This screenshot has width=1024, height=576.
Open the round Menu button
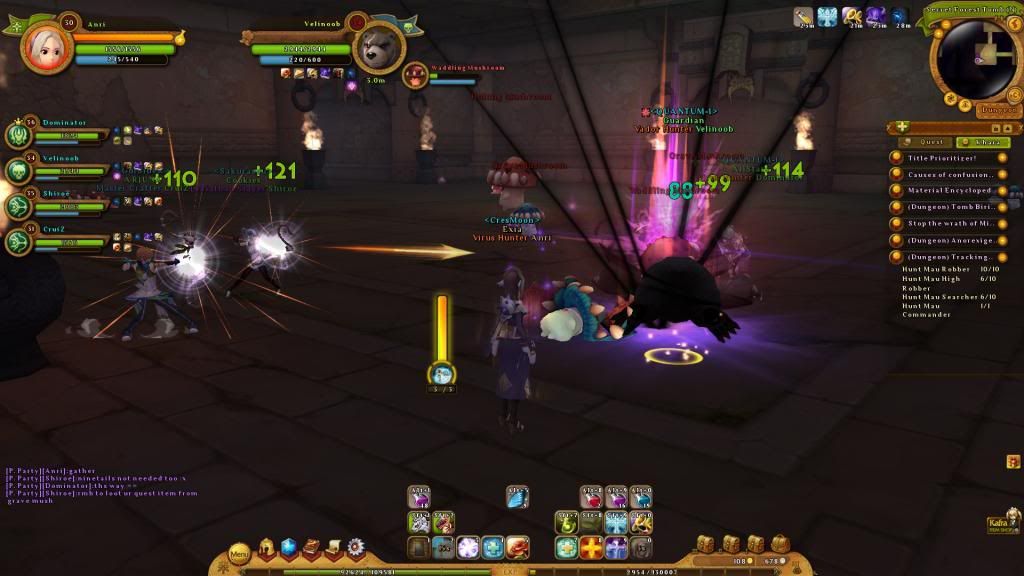pyautogui.click(x=239, y=552)
